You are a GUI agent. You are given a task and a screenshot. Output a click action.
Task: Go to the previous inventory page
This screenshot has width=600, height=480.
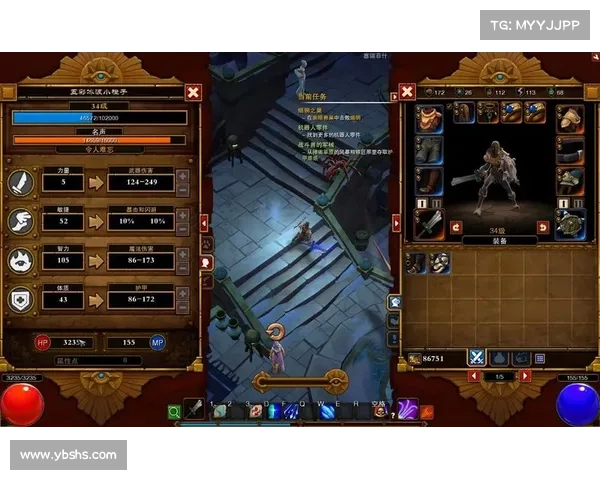point(472,376)
